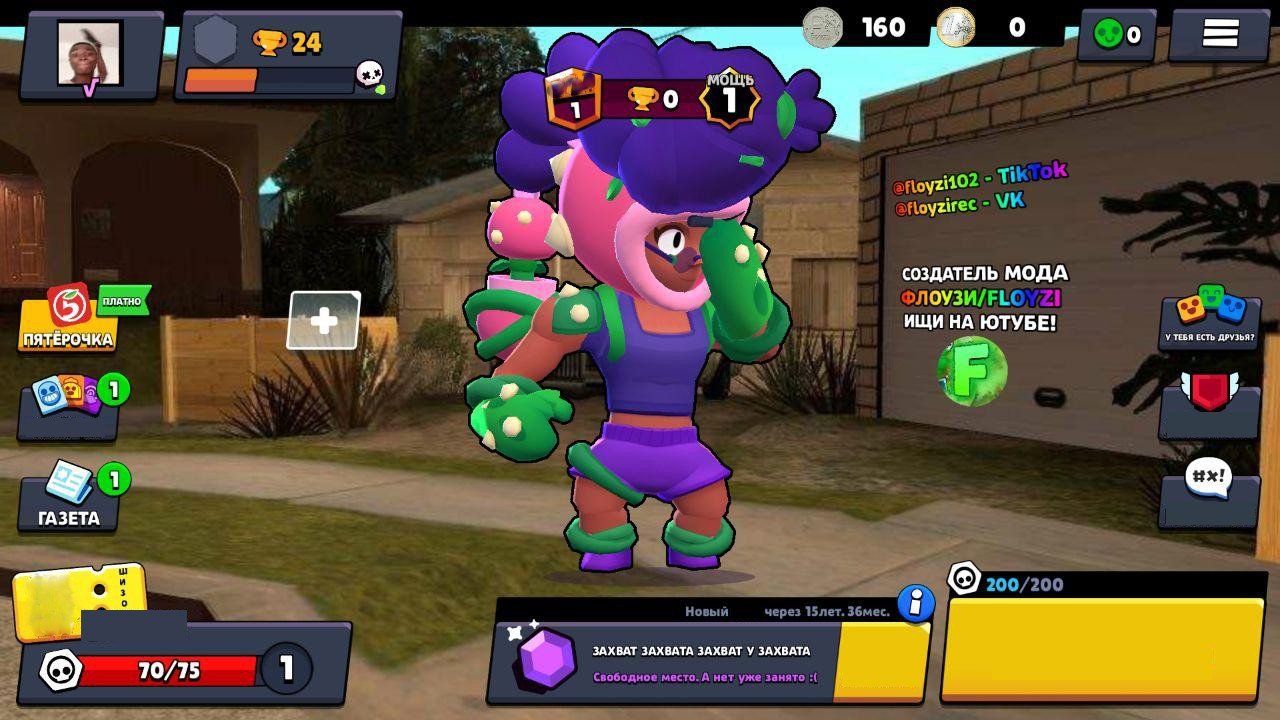
Task: Select the Rosa brawler power badge
Action: pos(729,100)
